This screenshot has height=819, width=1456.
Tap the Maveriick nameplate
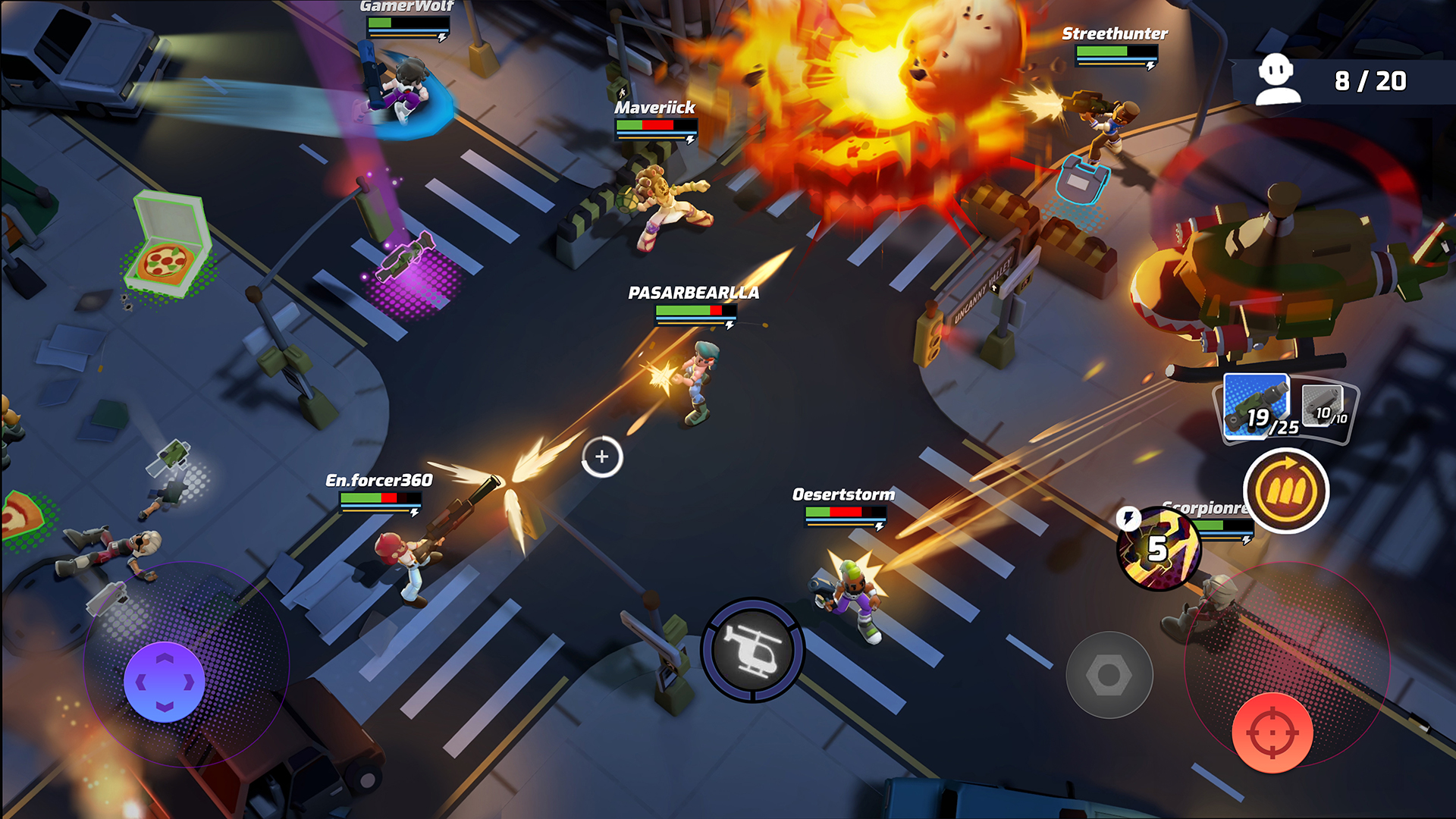coord(654,108)
